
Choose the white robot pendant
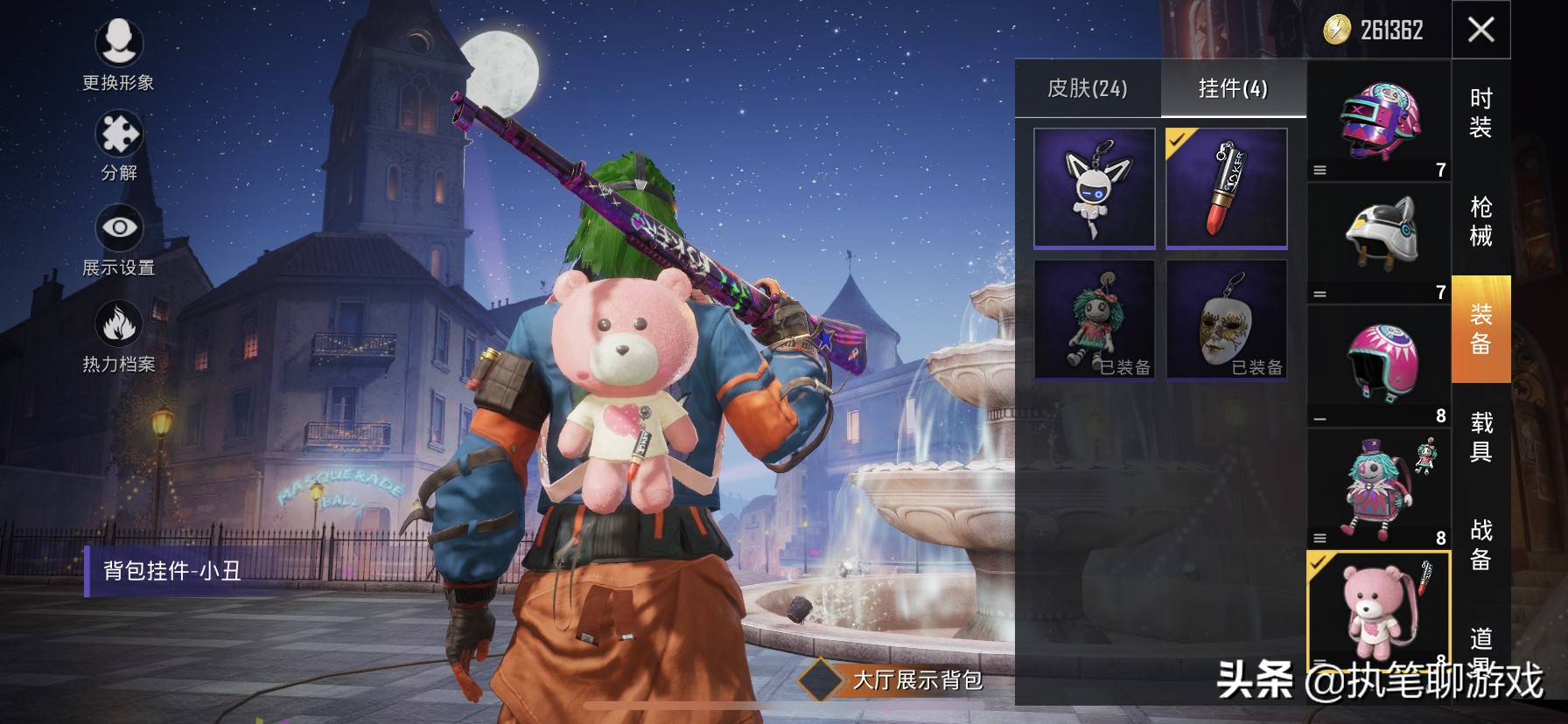click(x=1095, y=188)
